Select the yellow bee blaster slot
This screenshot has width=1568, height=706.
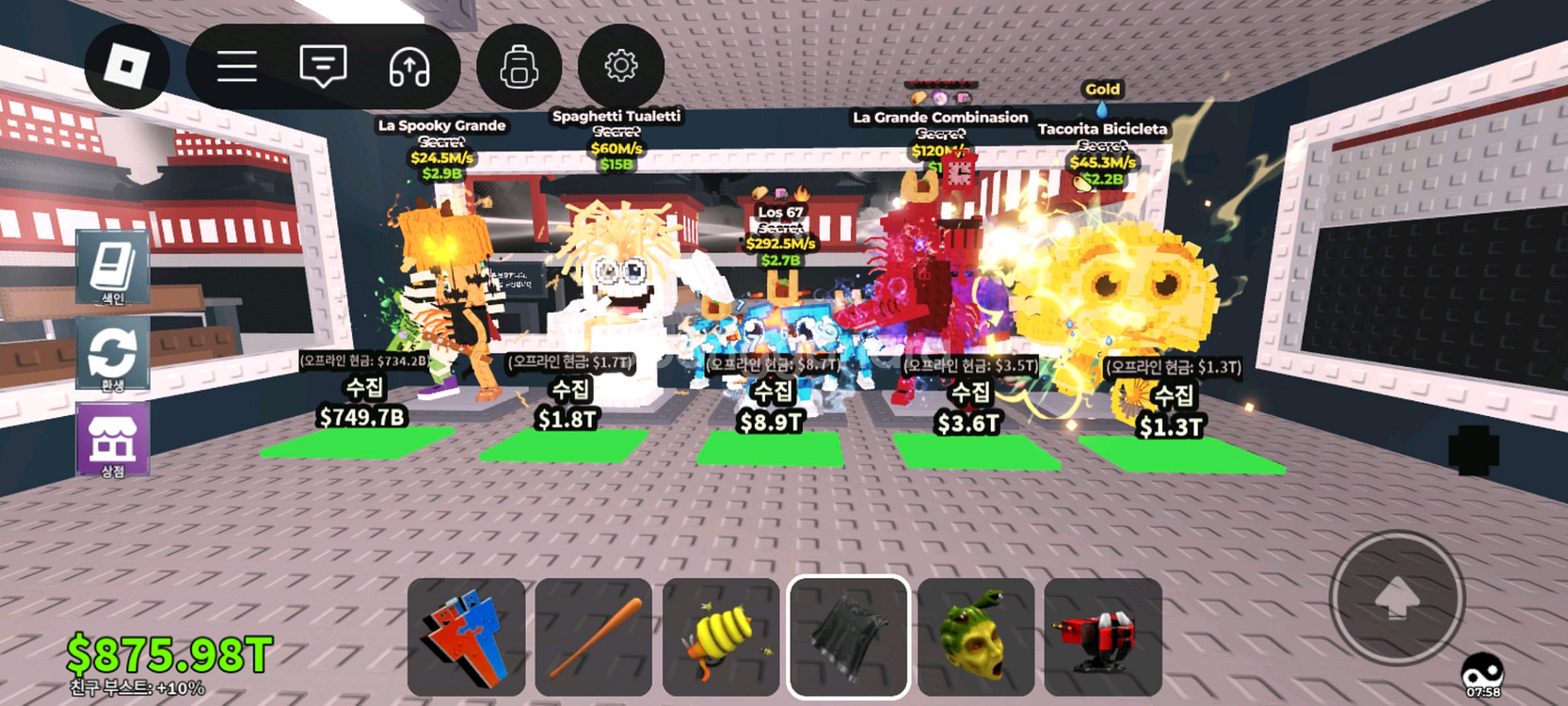721,636
